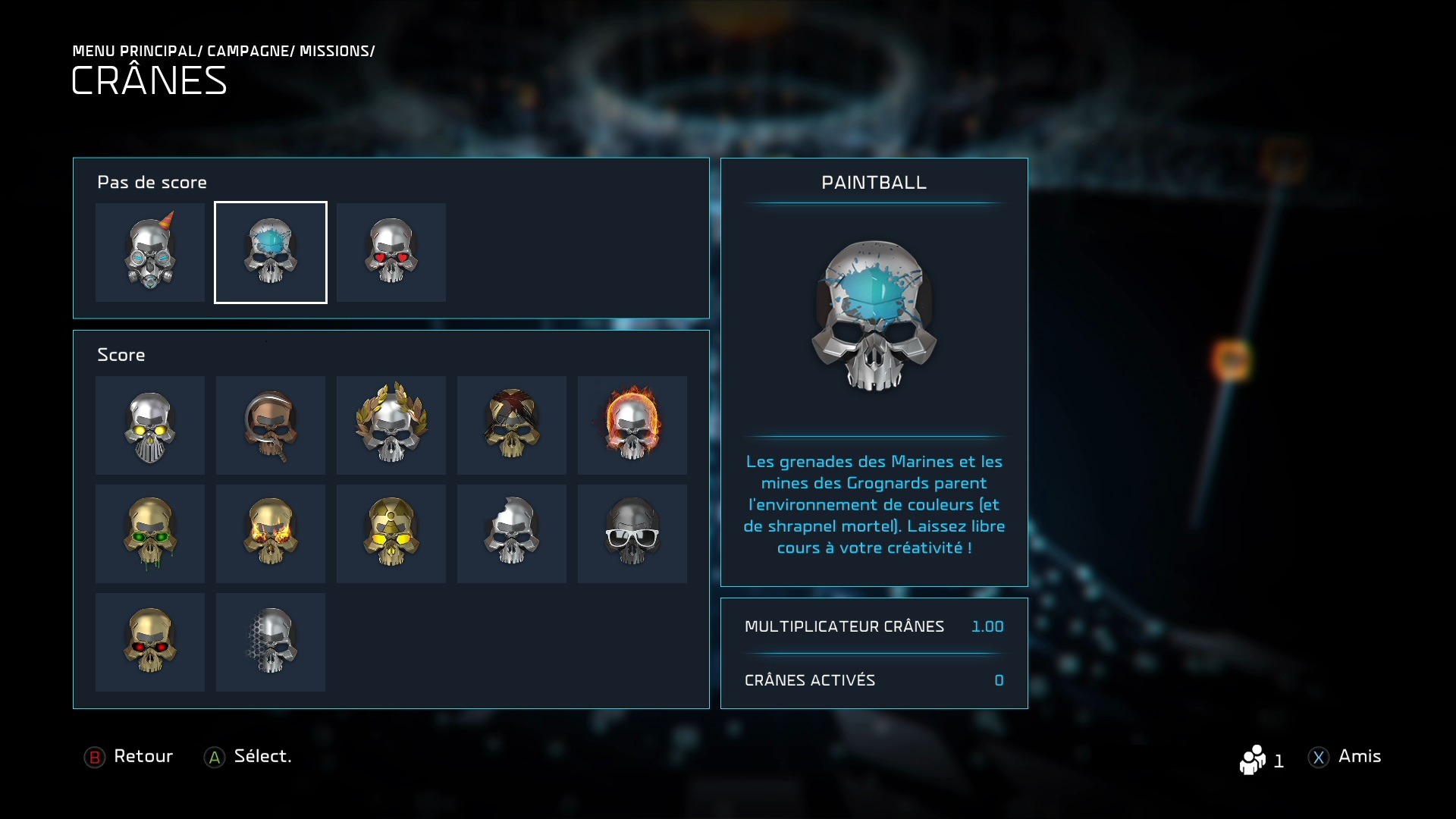Choose the cracked silver skull

(512, 534)
